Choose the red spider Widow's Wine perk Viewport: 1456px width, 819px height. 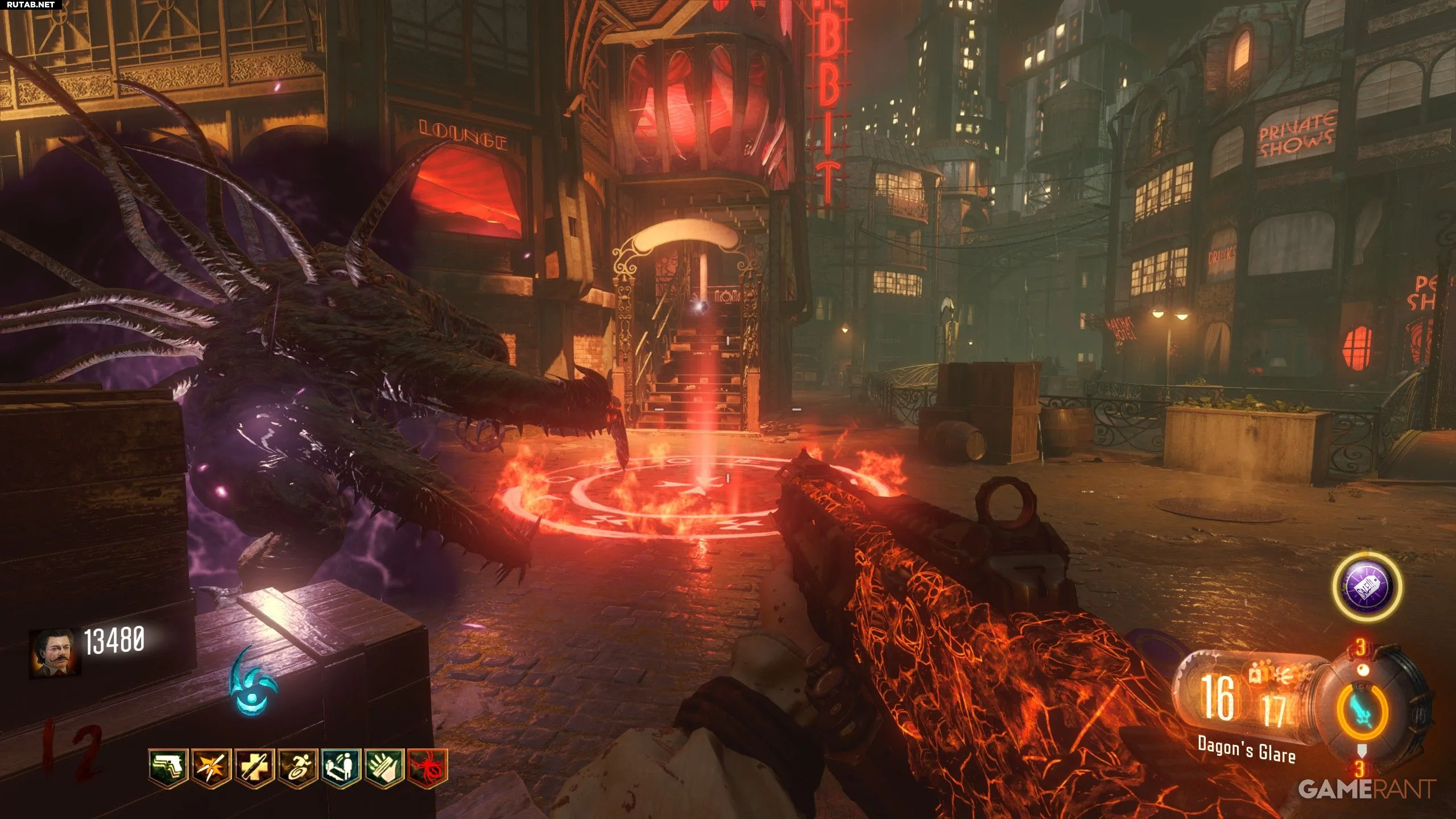click(428, 767)
